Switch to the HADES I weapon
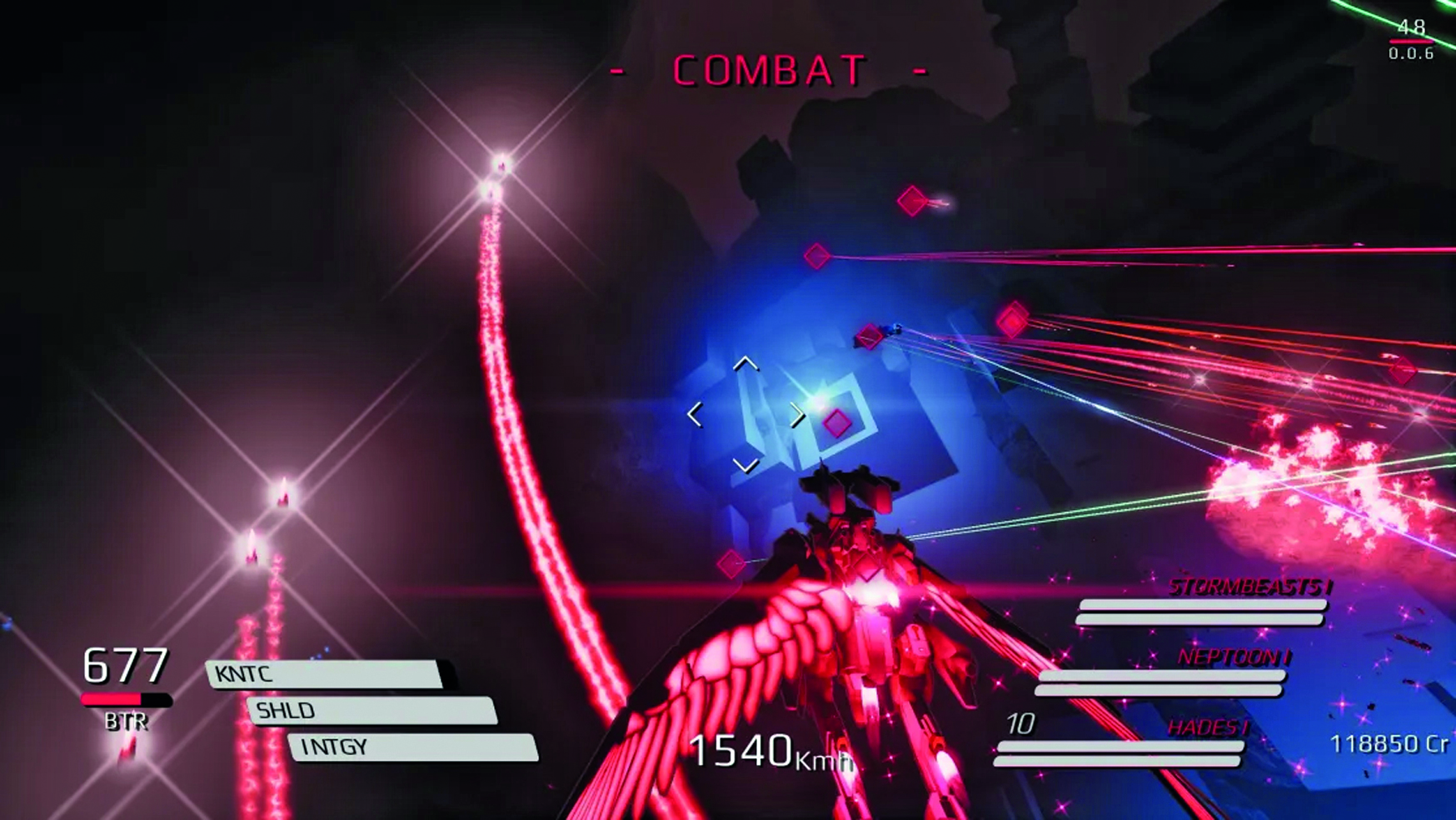 (x=1207, y=728)
